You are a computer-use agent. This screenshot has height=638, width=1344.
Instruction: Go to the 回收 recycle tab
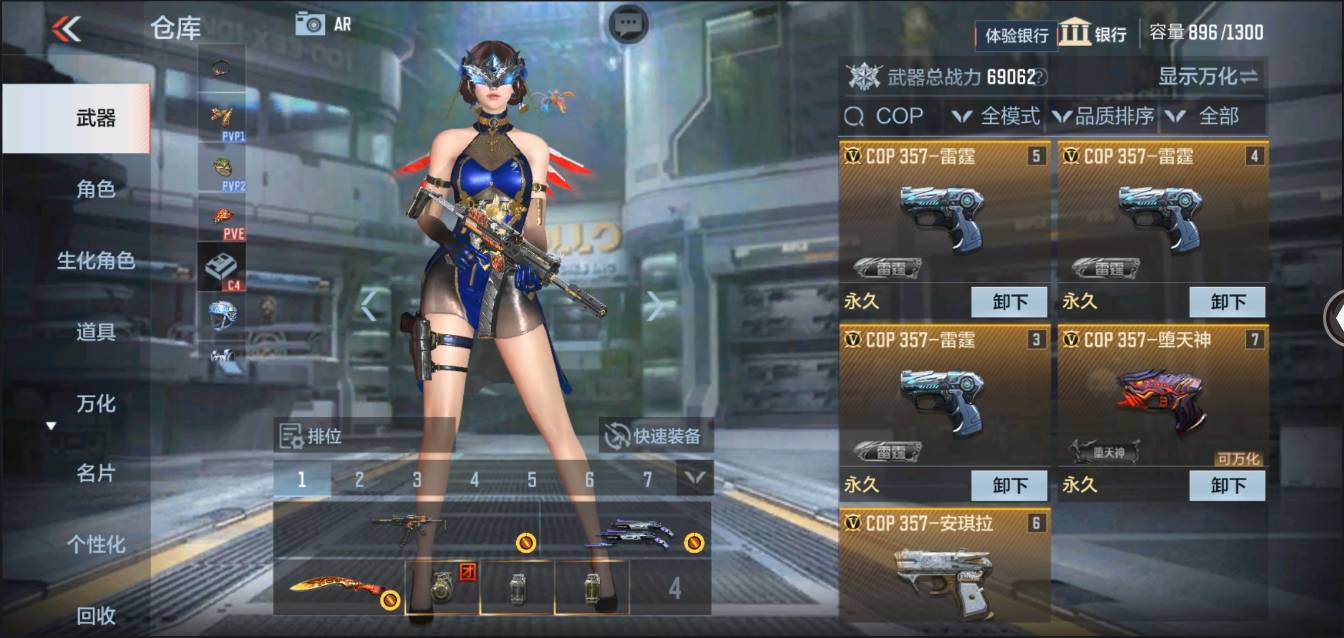click(x=96, y=616)
